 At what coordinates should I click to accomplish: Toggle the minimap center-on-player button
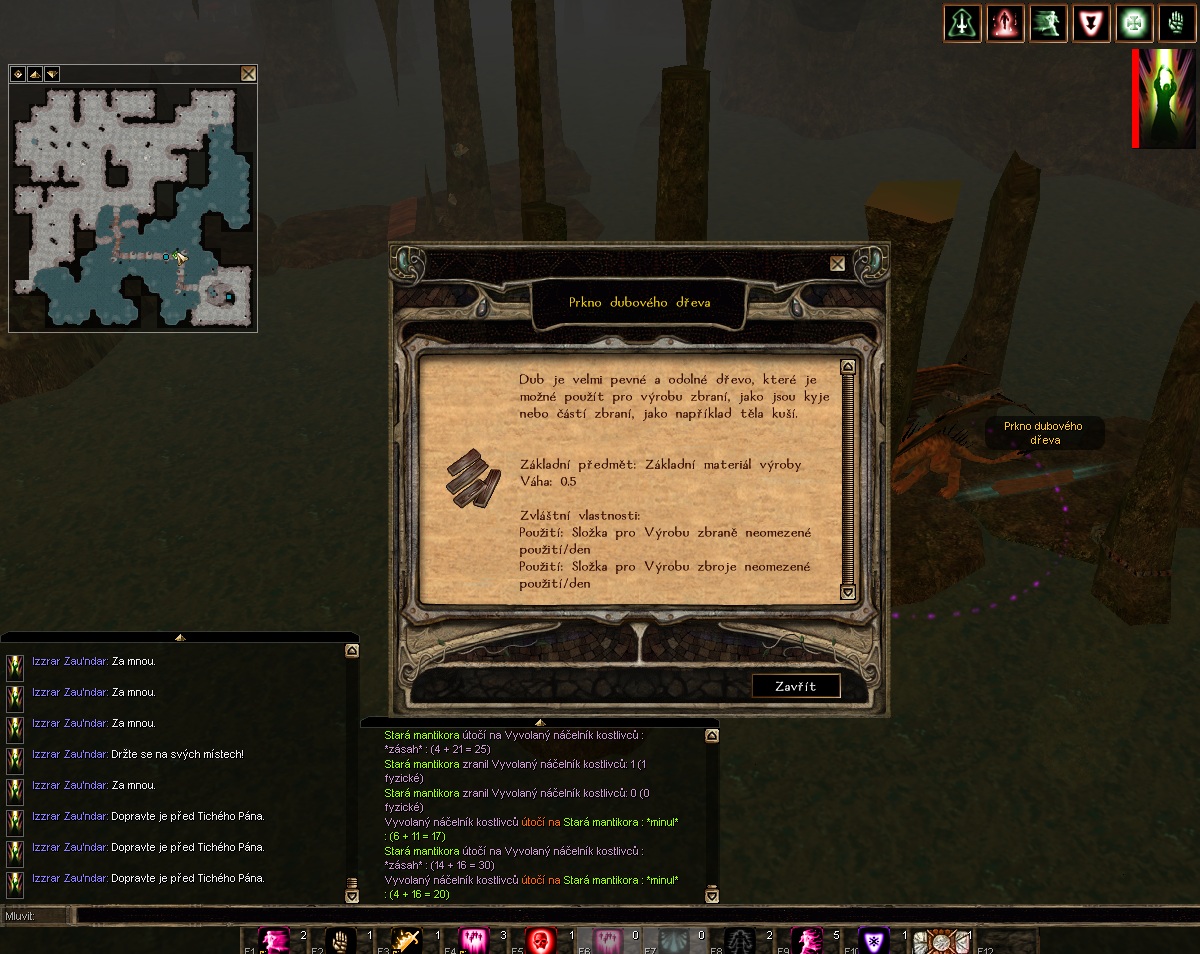click(17, 74)
